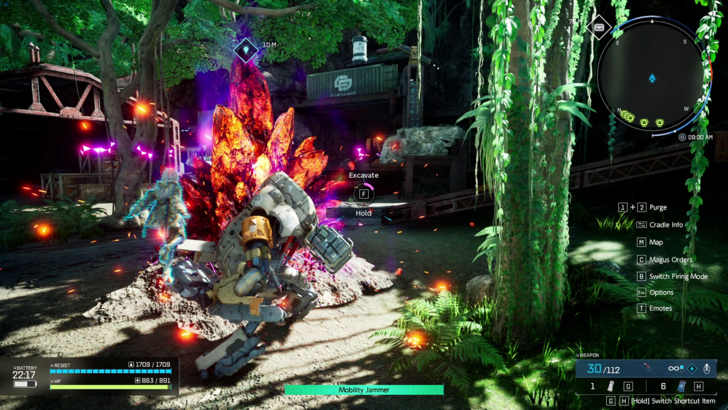Viewport: 728px width, 410px height.
Task: Select the Mobility Jammer bar
Action: click(x=363, y=390)
